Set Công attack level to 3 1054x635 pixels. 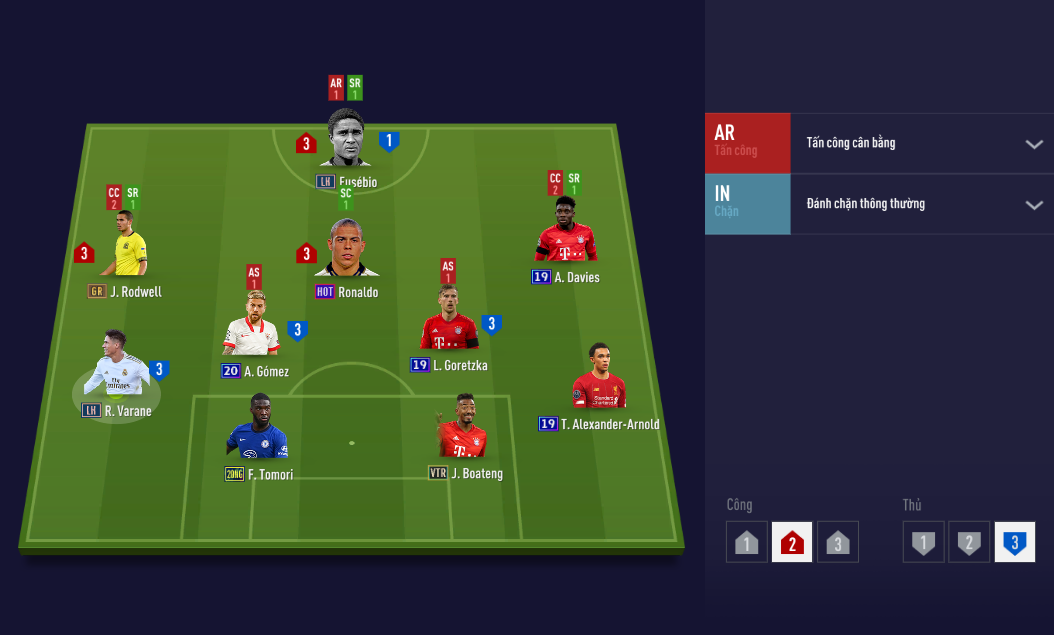pos(838,542)
